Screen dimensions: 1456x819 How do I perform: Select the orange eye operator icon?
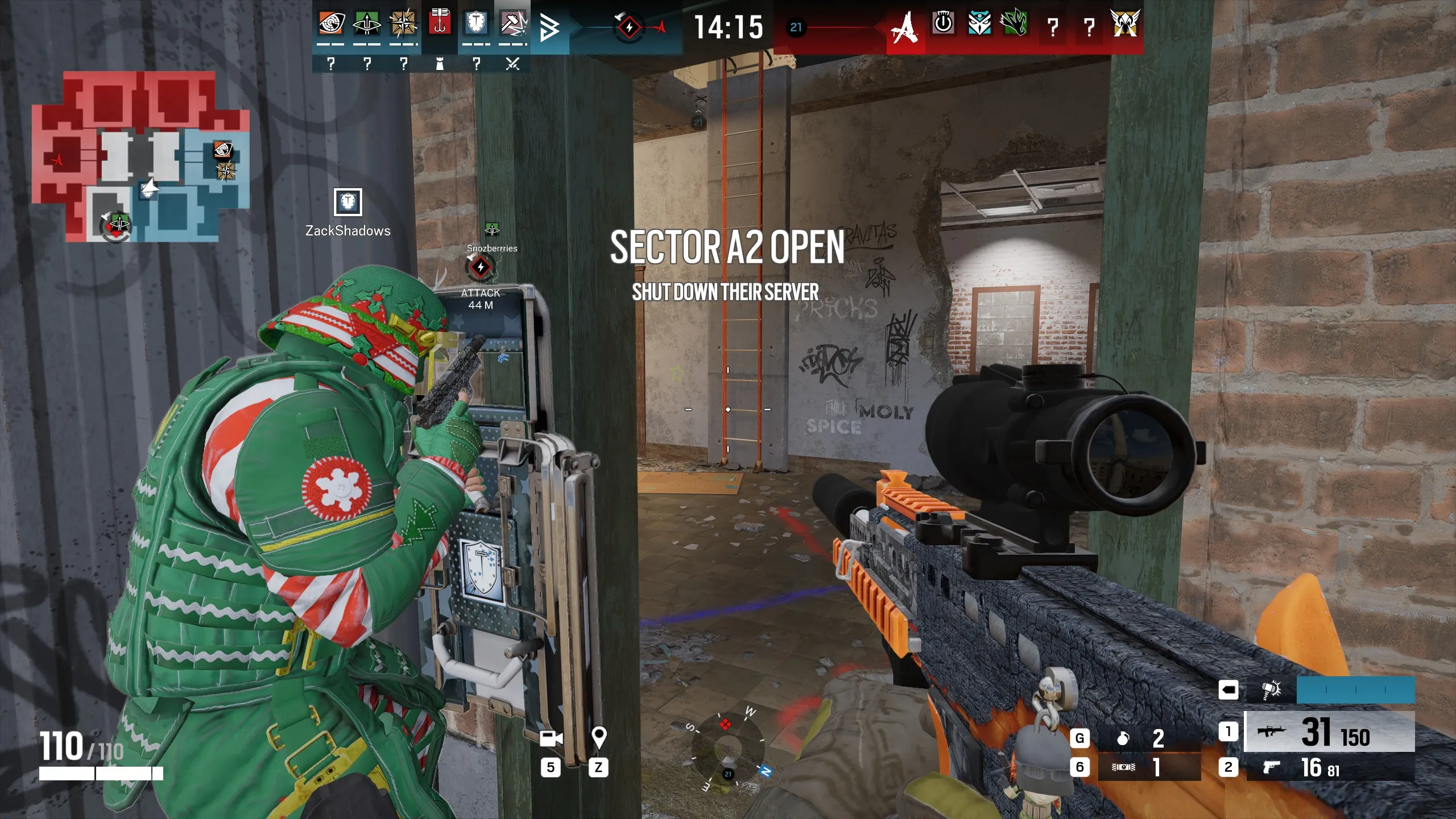[x=330, y=24]
